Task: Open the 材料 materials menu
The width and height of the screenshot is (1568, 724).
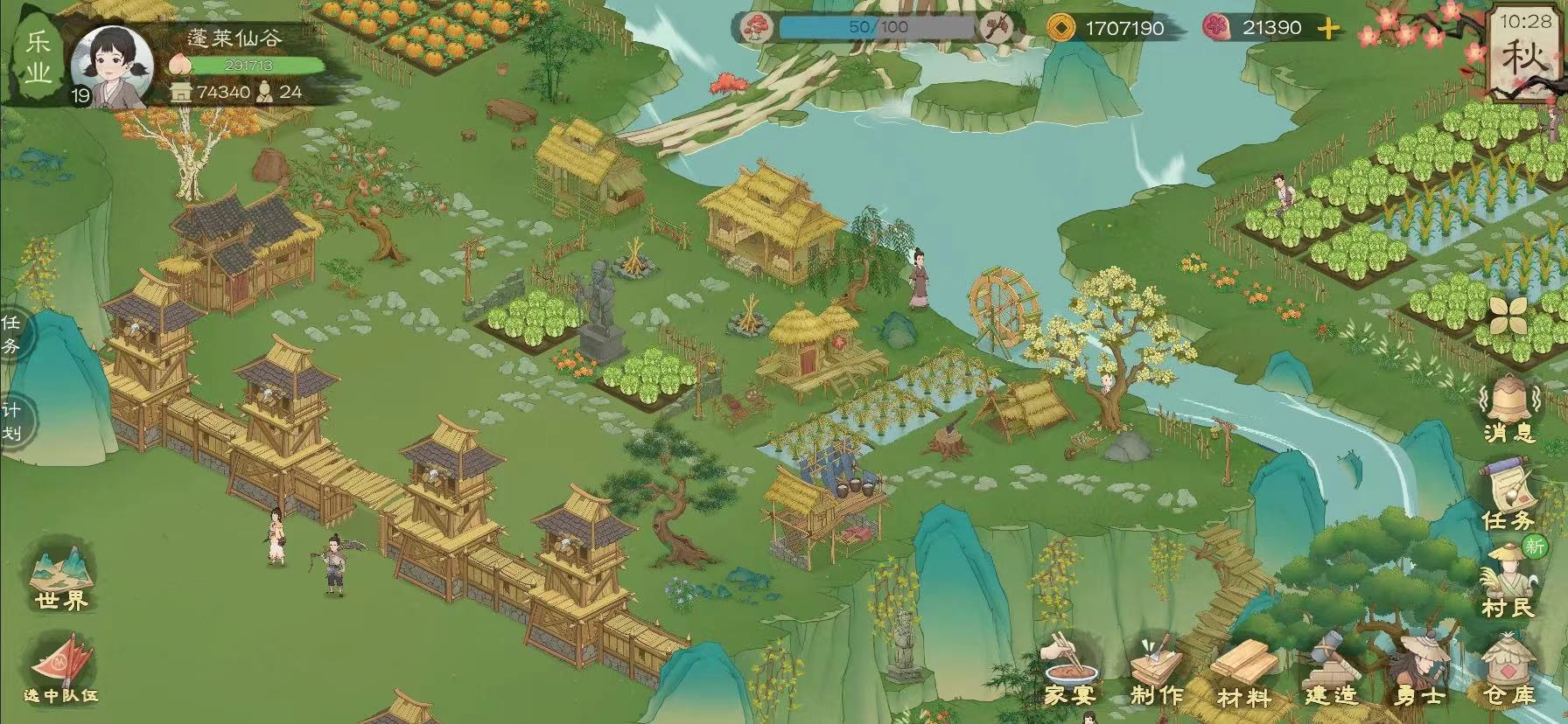Action: [1243, 675]
